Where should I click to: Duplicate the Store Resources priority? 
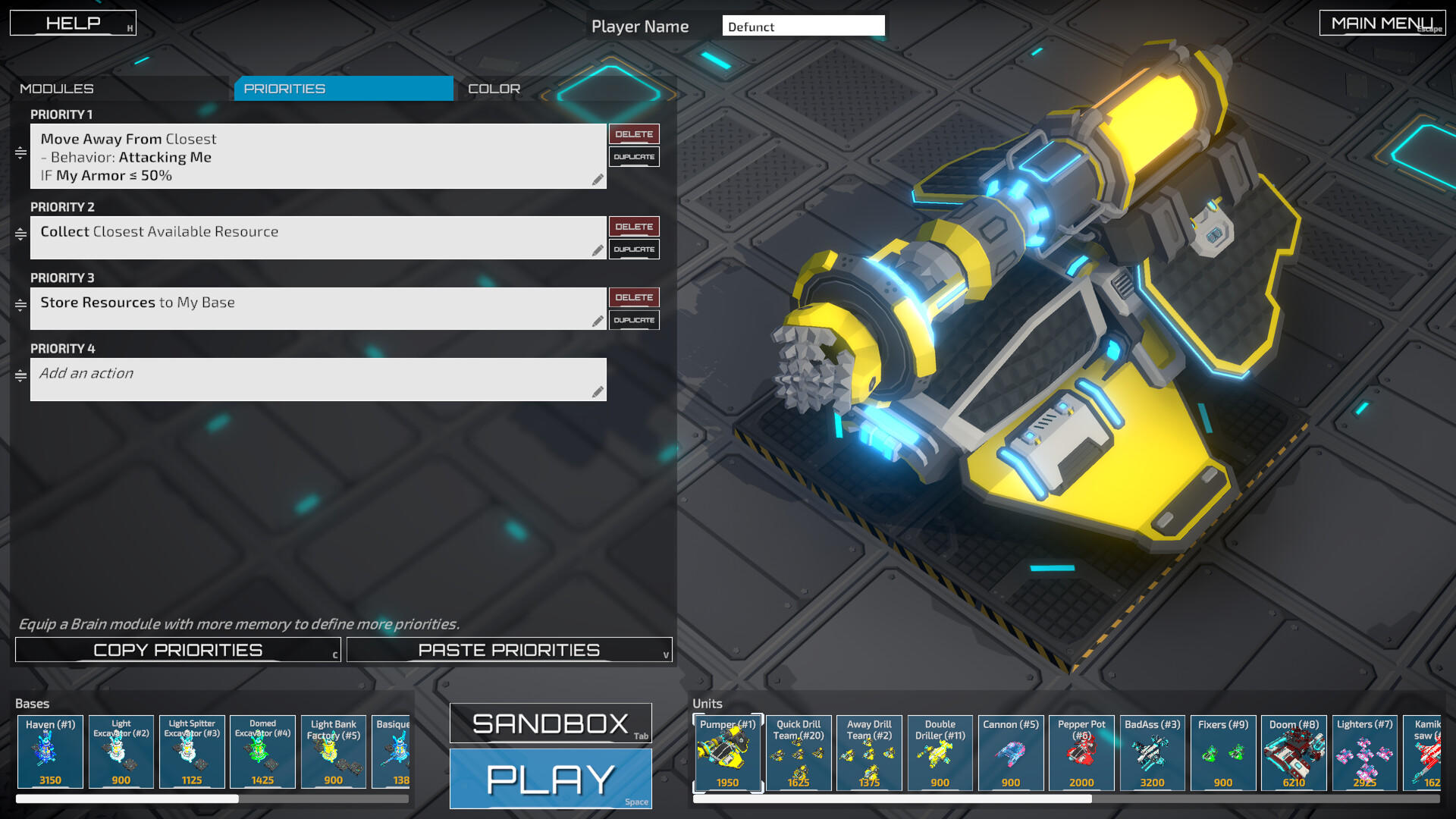pos(634,319)
